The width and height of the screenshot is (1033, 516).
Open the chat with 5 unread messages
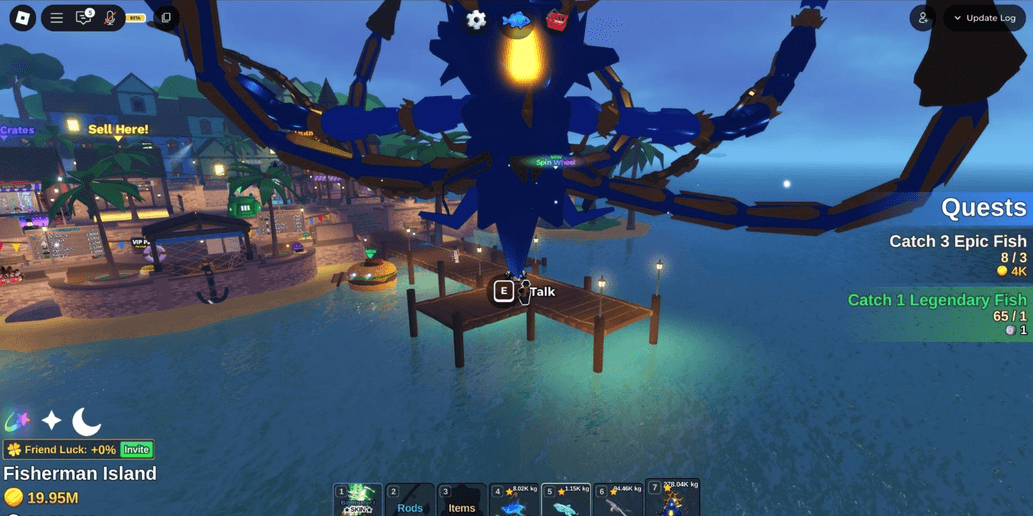(x=84, y=18)
